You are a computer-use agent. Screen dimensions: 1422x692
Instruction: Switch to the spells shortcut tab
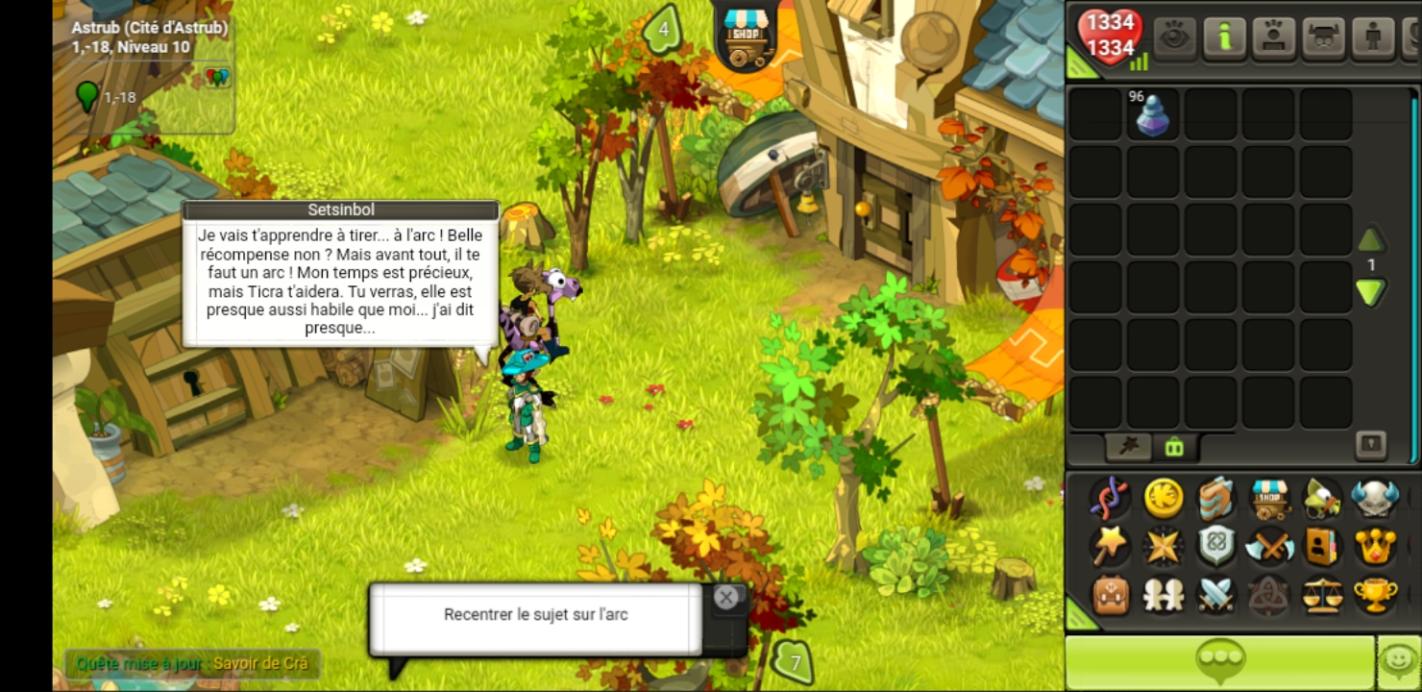point(1128,447)
